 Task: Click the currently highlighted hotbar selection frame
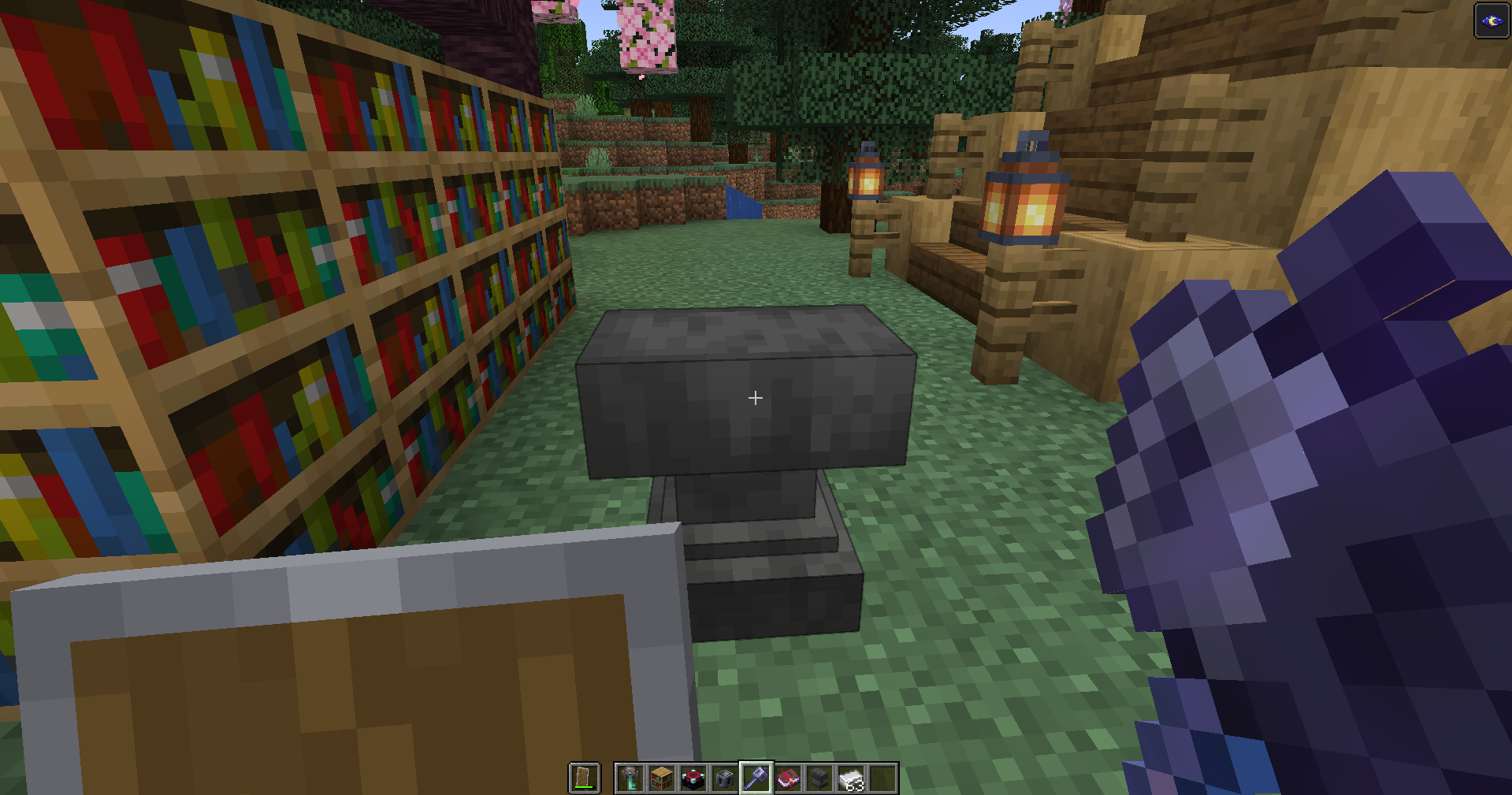coord(755,778)
